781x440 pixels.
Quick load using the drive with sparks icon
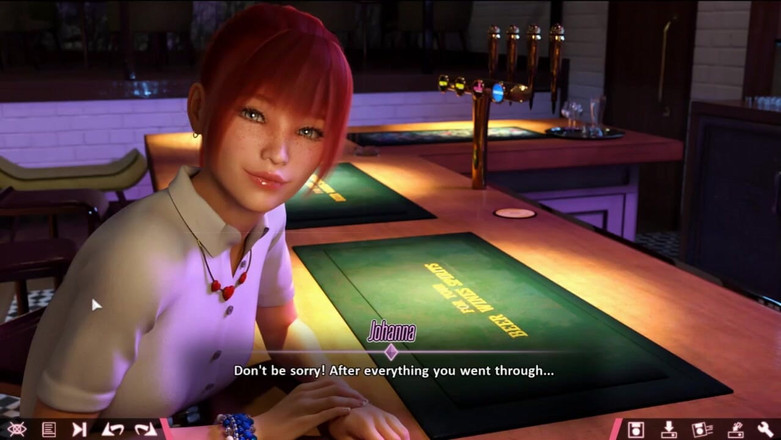[x=734, y=429]
